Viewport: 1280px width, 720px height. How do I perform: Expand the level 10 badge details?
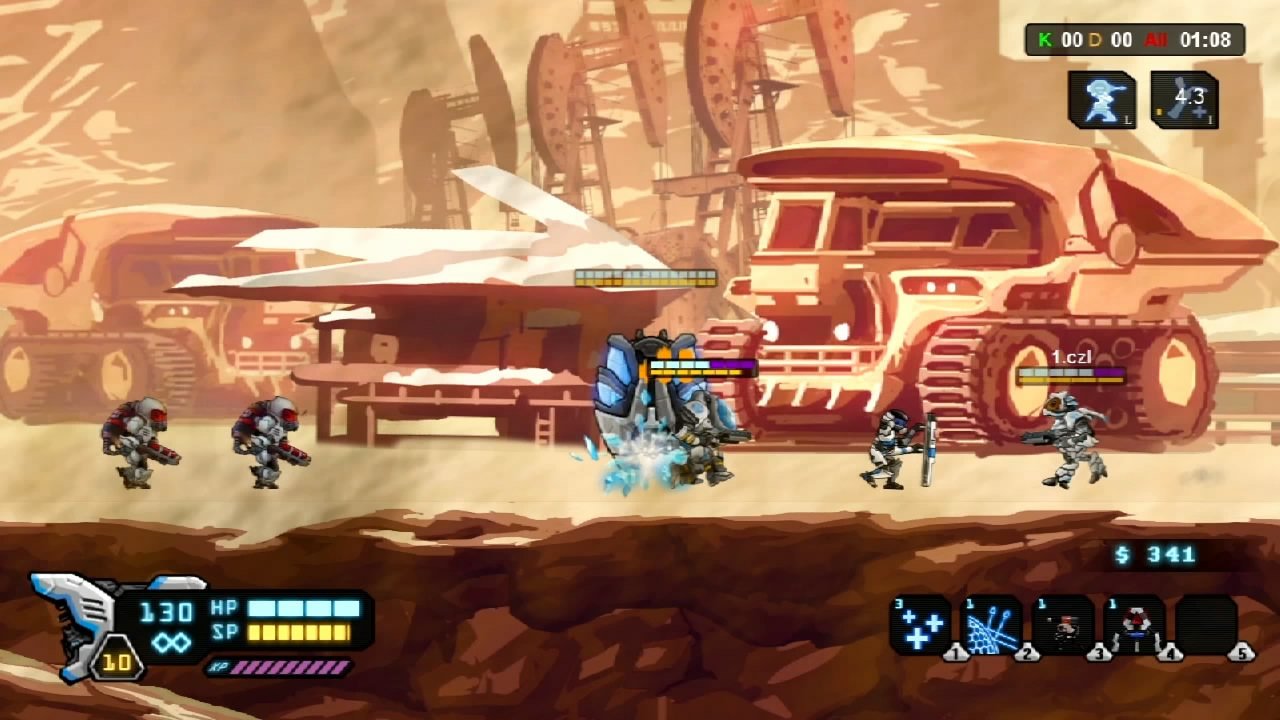pyautogui.click(x=117, y=660)
